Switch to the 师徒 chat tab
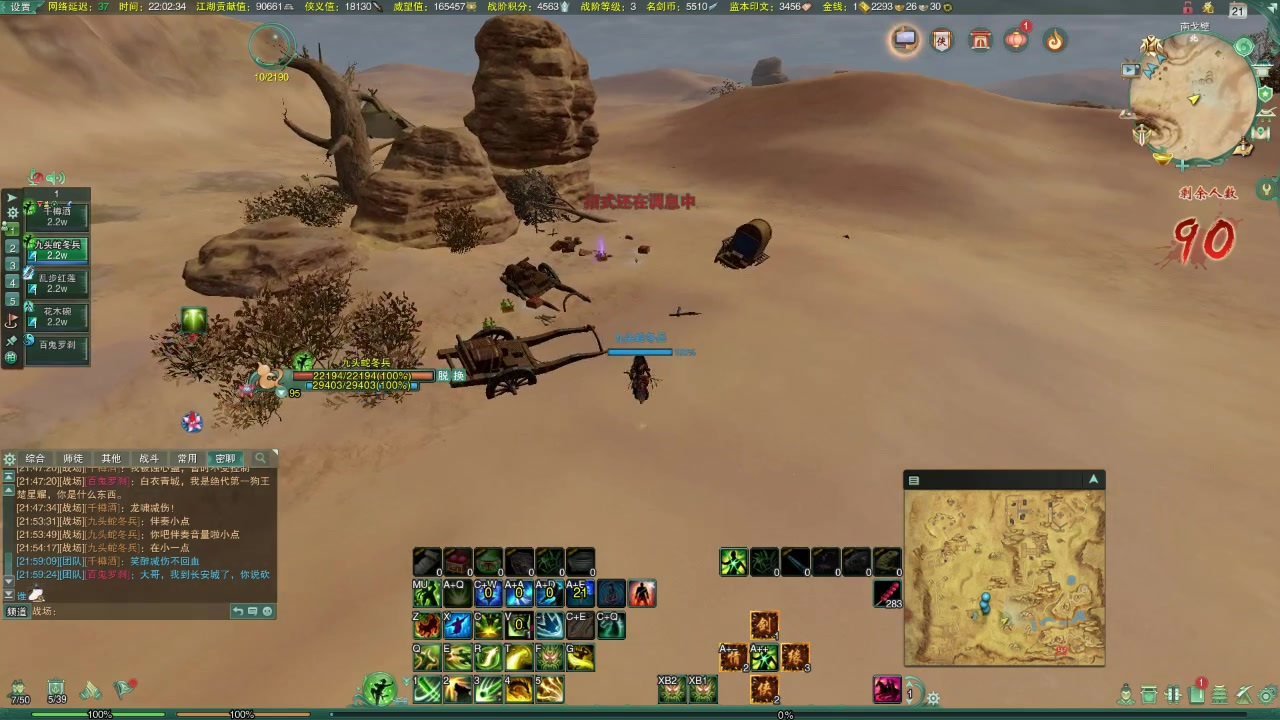Image resolution: width=1280 pixels, height=720 pixels. tap(73, 458)
